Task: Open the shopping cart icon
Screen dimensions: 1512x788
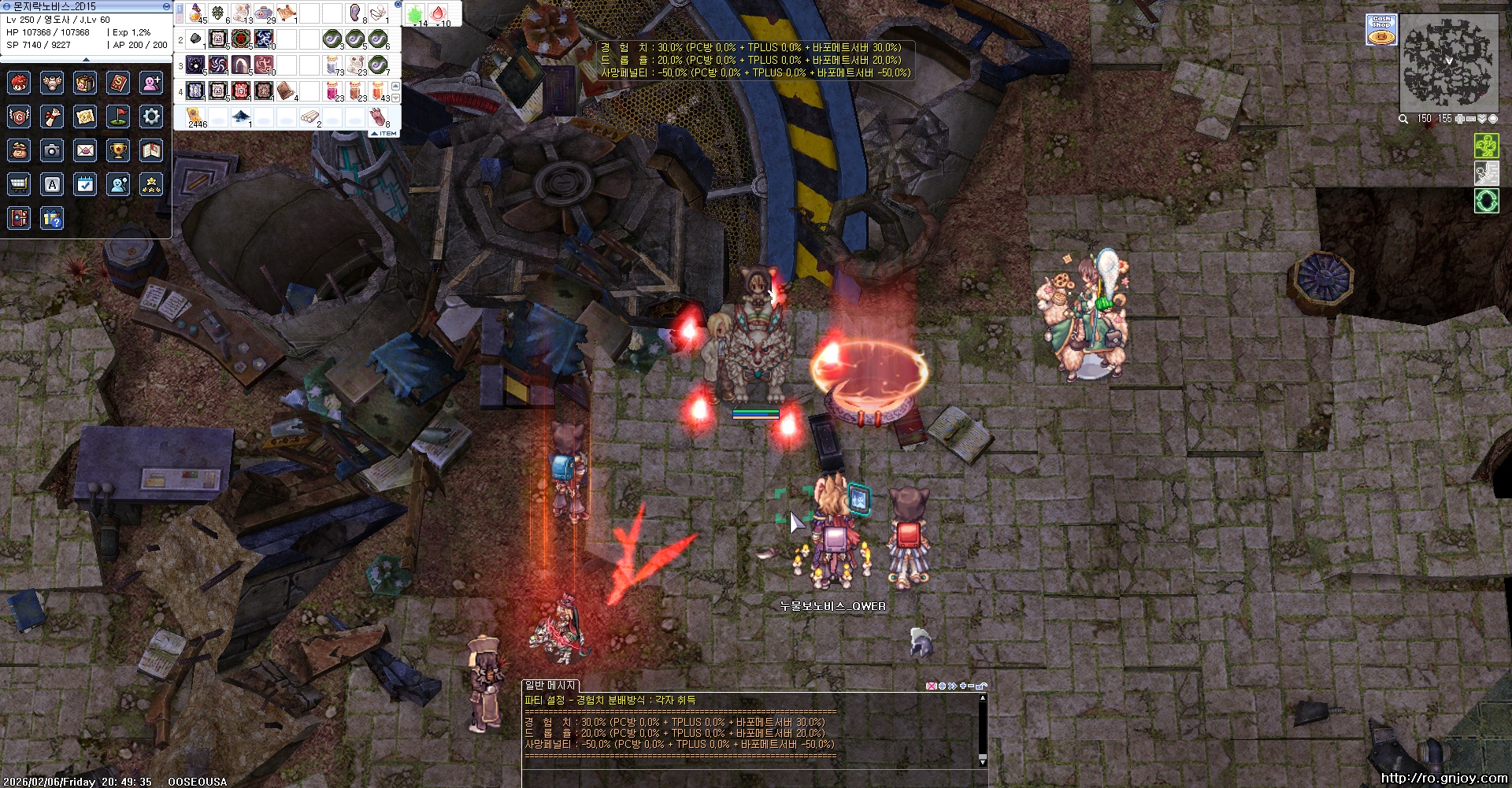Action: pos(19,184)
